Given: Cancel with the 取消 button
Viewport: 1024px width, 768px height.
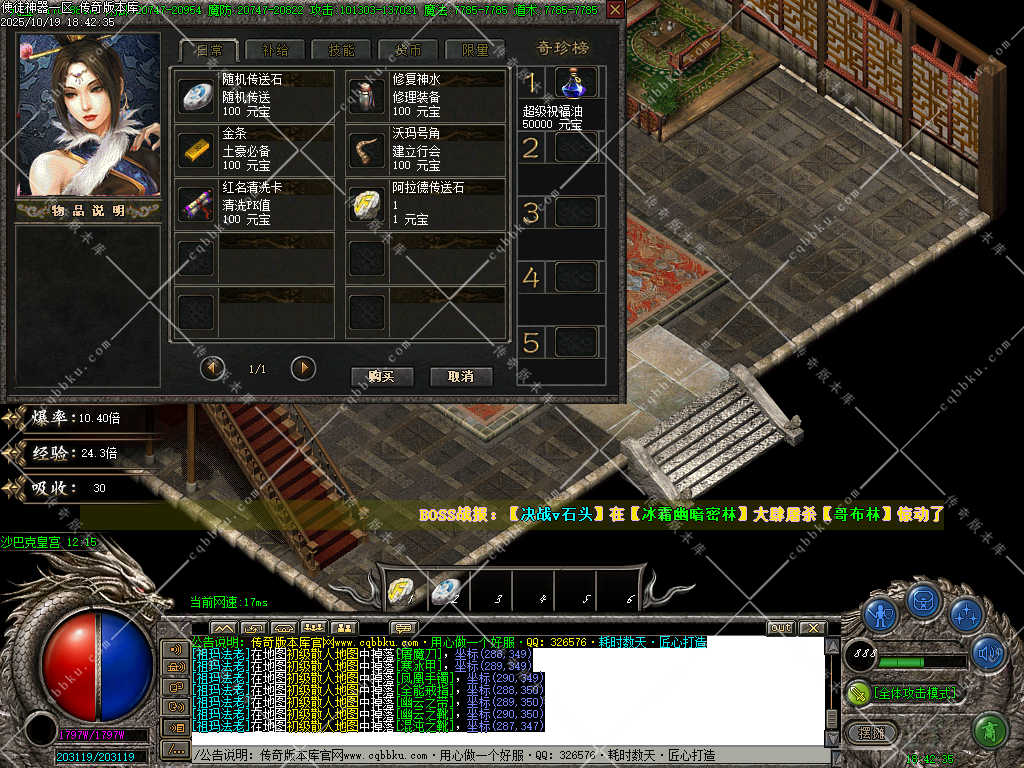Looking at the screenshot, I should (x=461, y=376).
